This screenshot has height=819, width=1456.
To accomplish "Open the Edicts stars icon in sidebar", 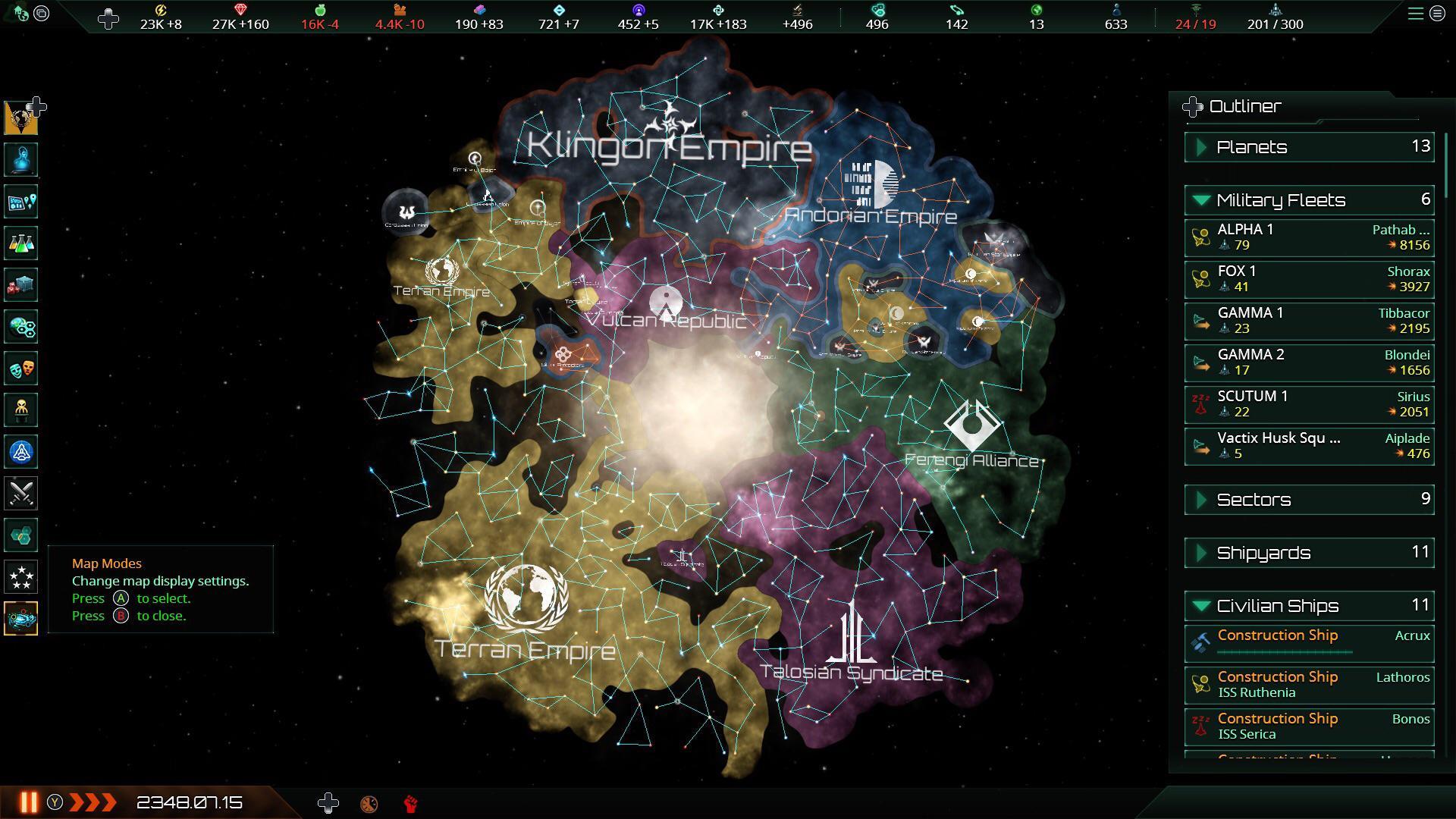I will 20,576.
